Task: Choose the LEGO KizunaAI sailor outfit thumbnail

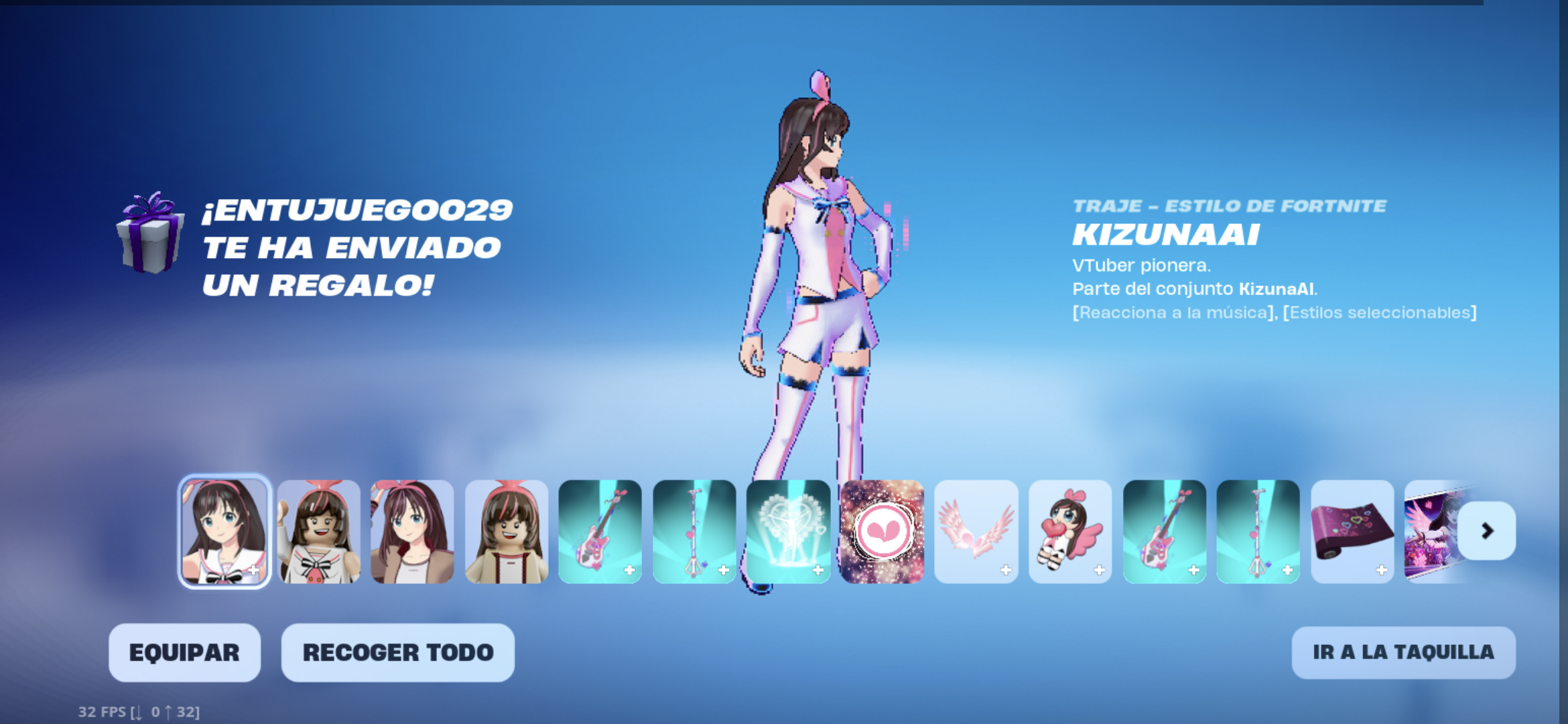Action: click(x=318, y=531)
